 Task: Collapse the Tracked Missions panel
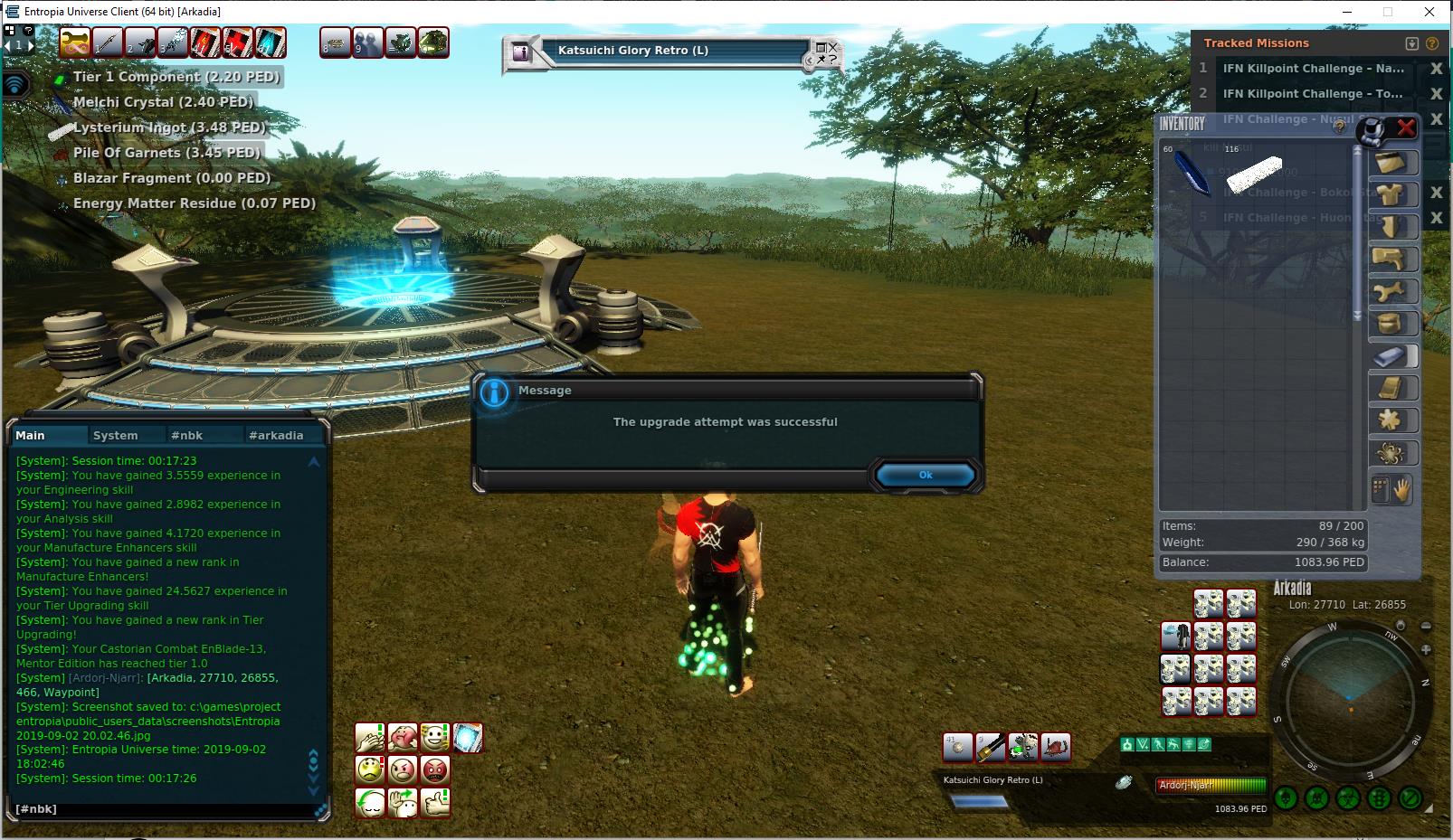coord(1412,43)
